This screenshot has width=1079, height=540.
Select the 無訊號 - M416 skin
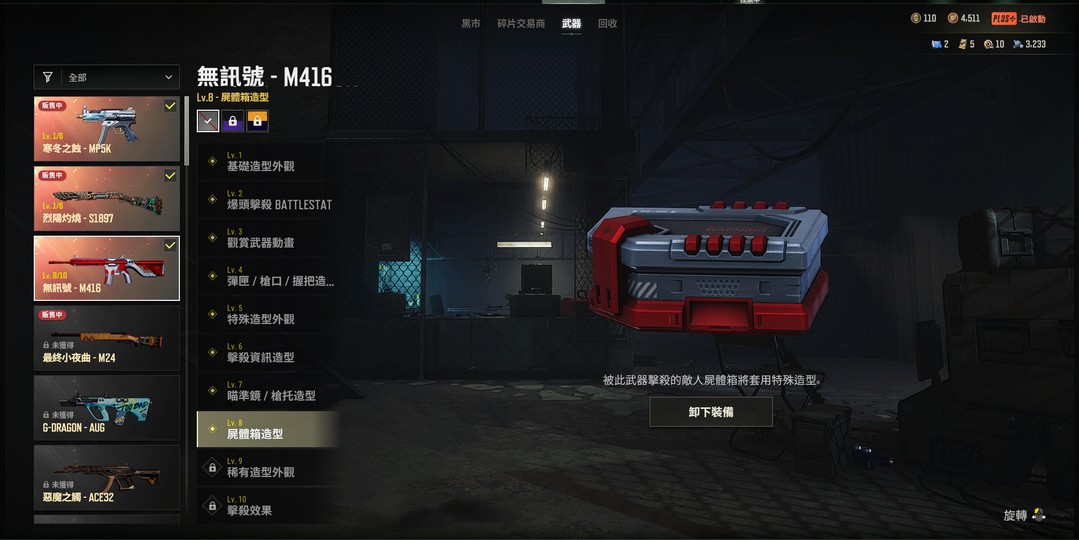click(x=107, y=268)
